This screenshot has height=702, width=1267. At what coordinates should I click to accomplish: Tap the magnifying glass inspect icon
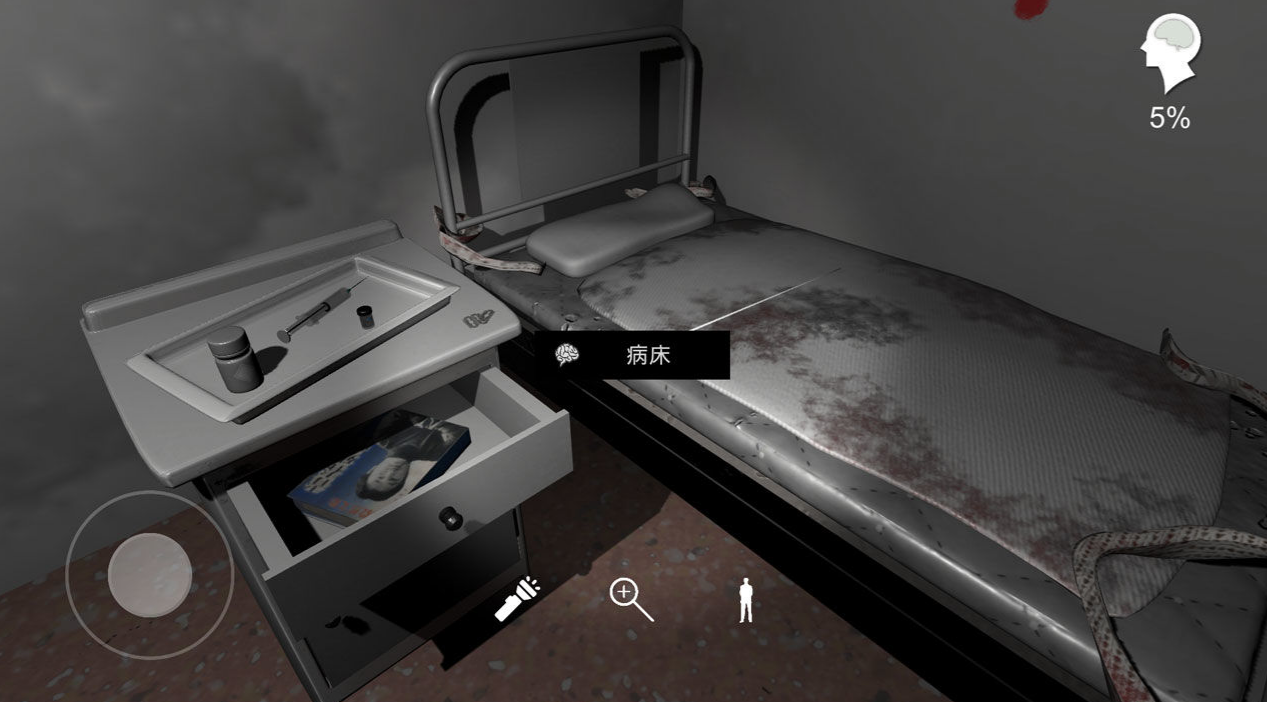(631, 599)
